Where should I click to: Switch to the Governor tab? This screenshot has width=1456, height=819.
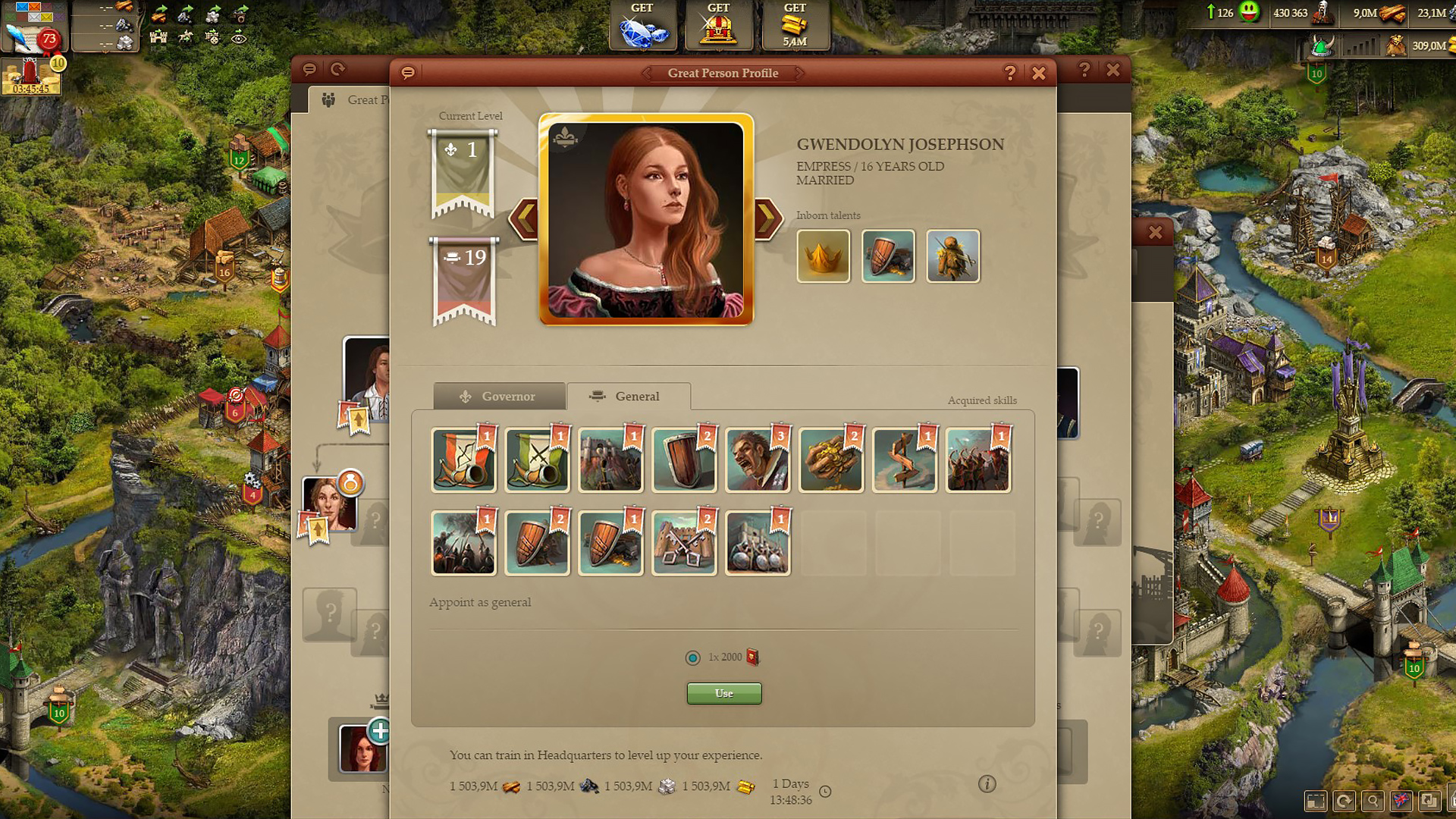pos(499,396)
